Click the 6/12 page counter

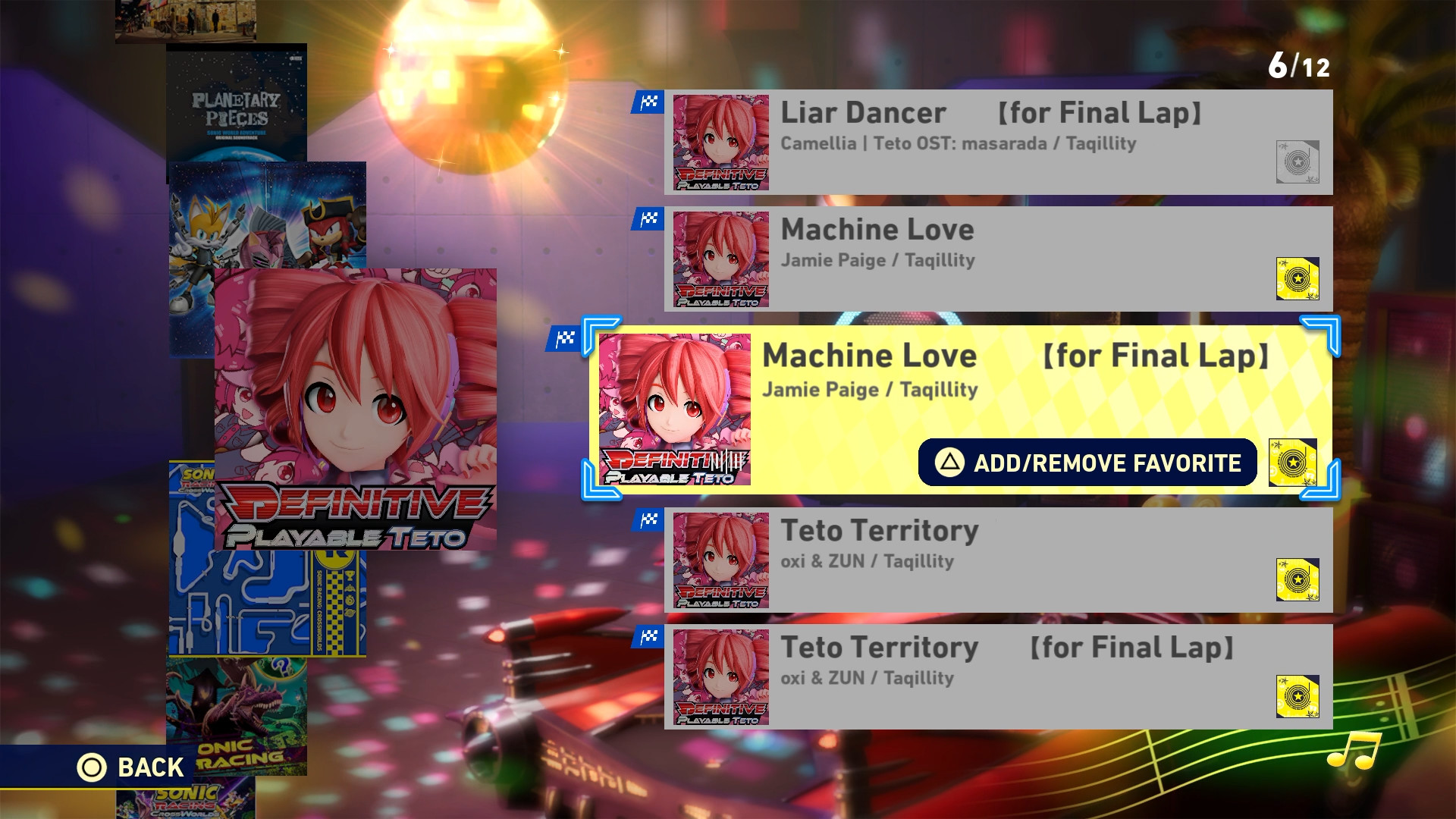pos(1301,66)
